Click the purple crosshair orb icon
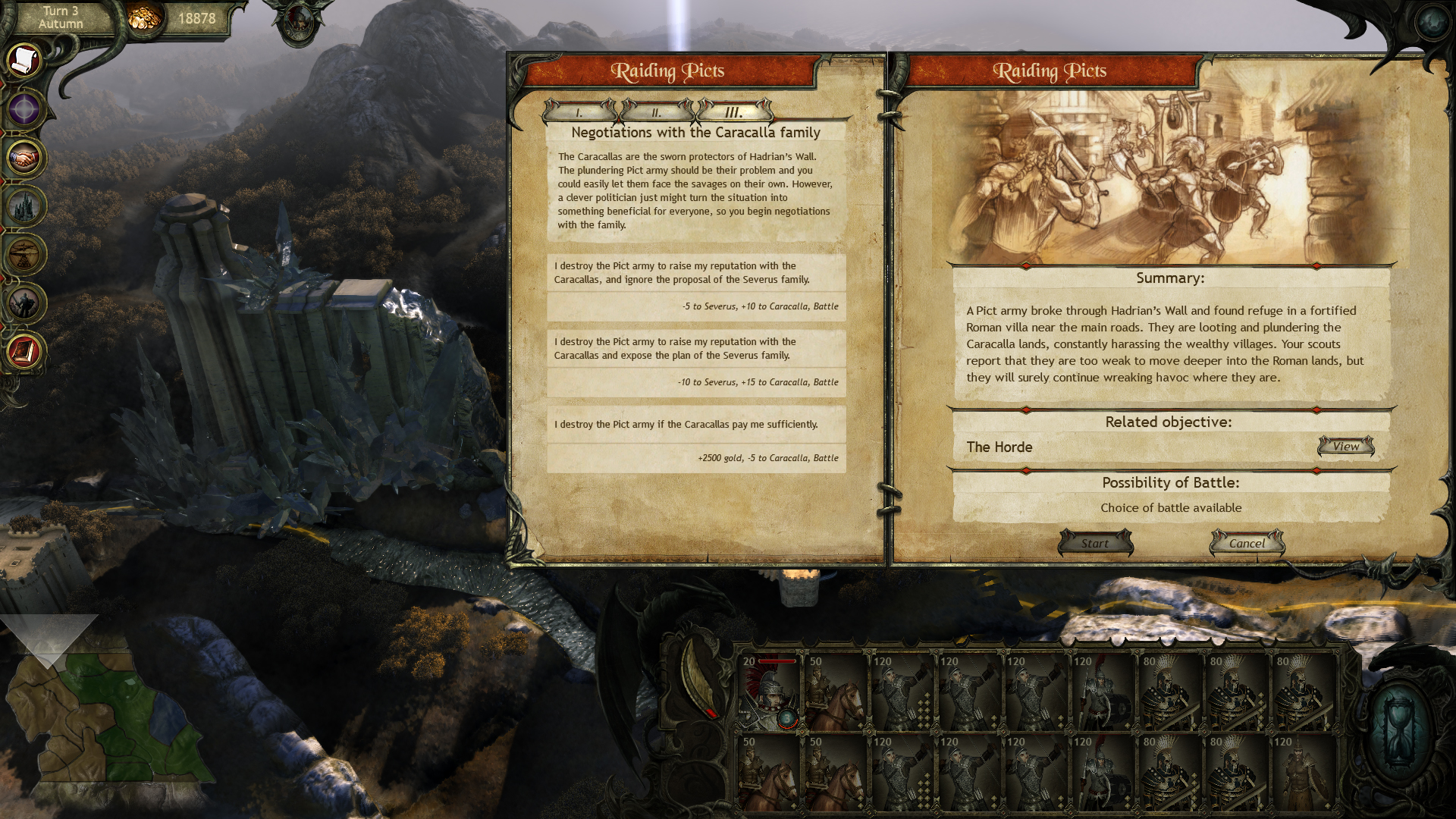This screenshot has width=1456, height=819. coord(25,108)
